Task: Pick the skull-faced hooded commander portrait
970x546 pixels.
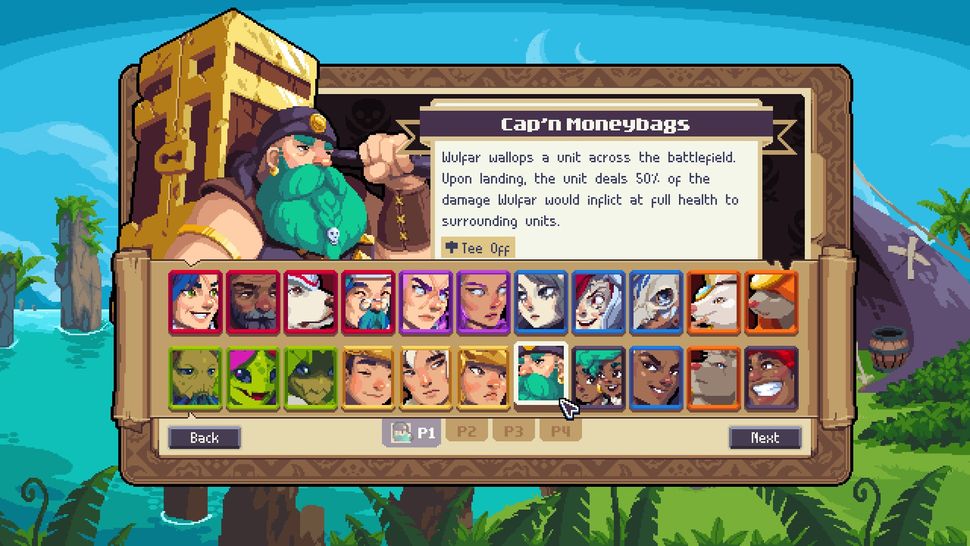Action: [x=656, y=301]
